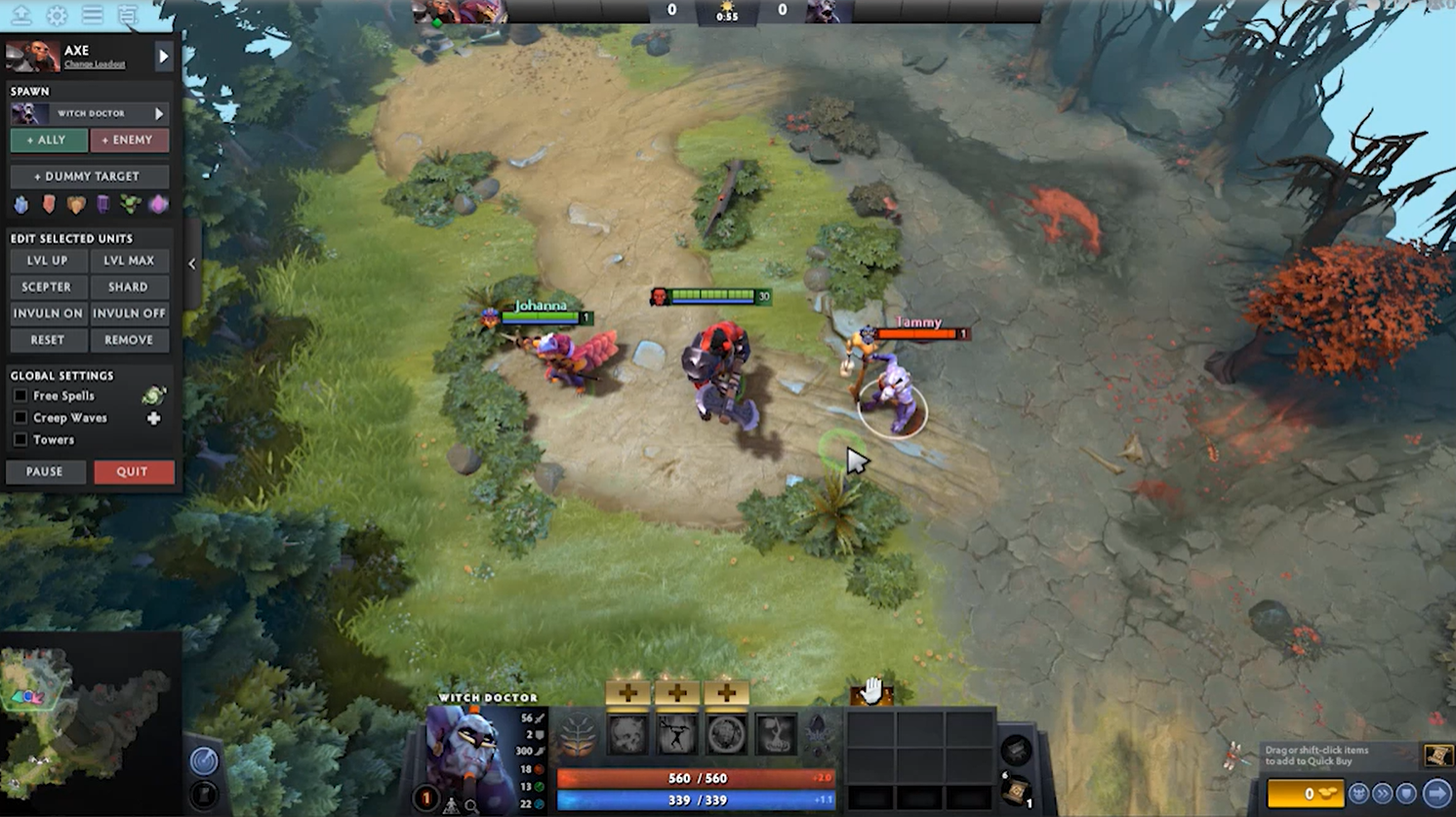The width and height of the screenshot is (1456, 817).
Task: Spawn Witch Doctor as an ally
Action: [x=47, y=141]
